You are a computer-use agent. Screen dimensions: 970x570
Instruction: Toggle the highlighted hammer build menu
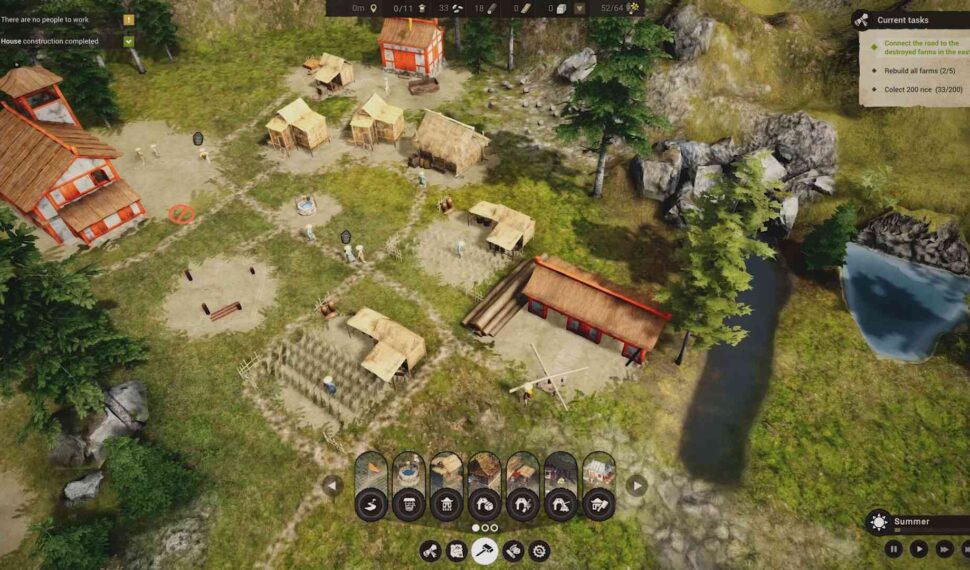click(x=485, y=550)
